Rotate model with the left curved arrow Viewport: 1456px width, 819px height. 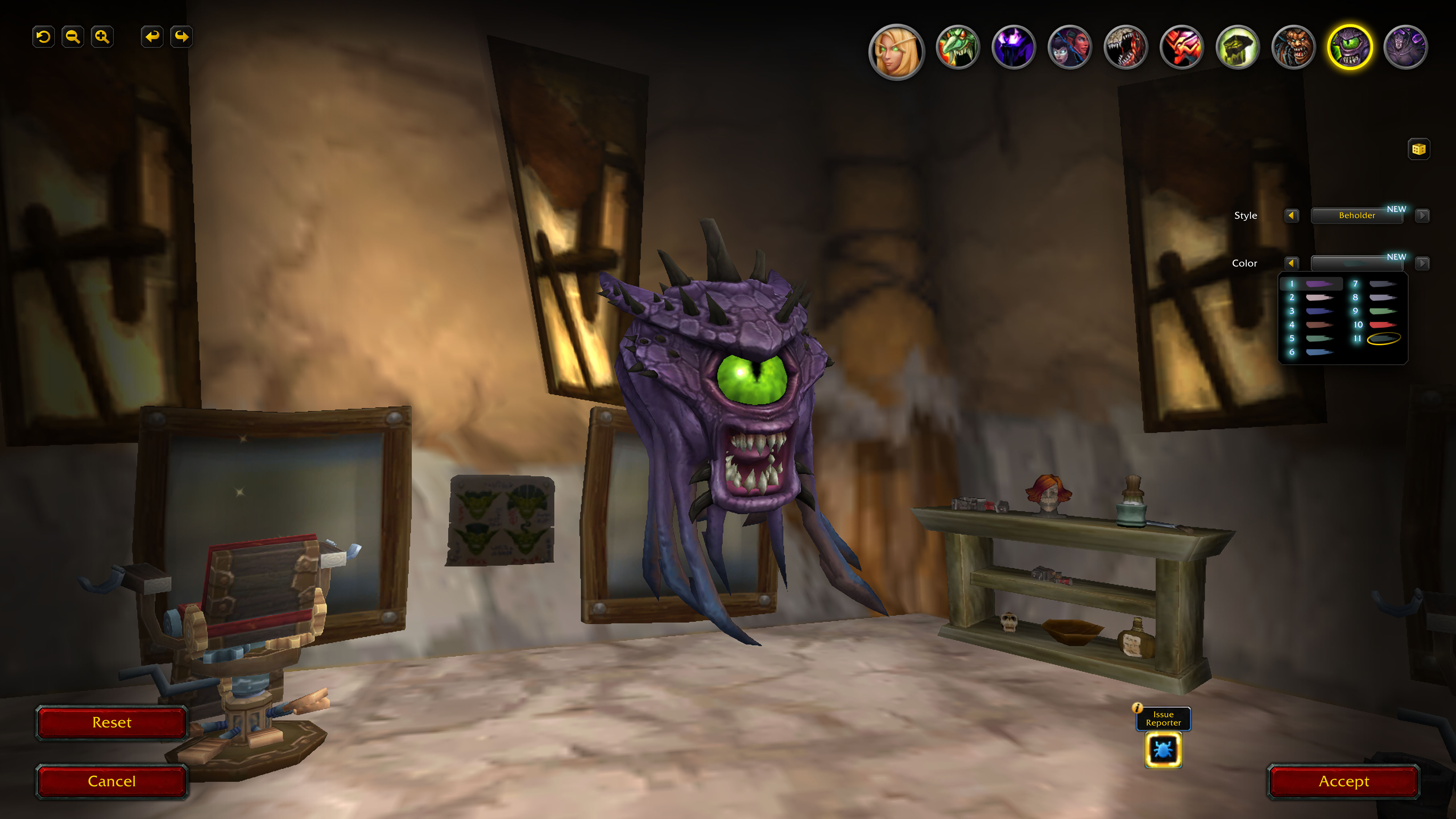coord(152,37)
